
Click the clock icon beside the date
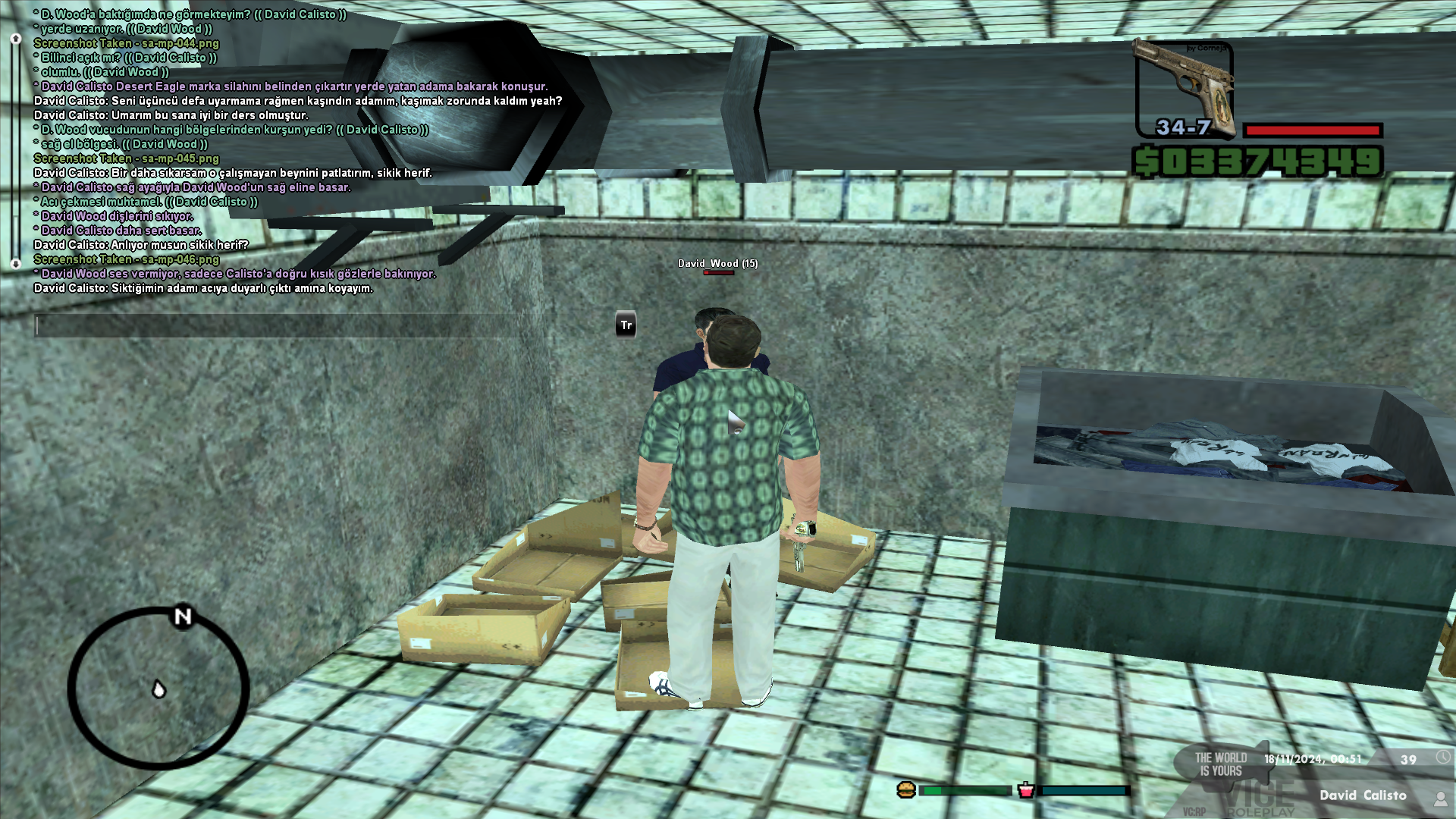(1442, 758)
